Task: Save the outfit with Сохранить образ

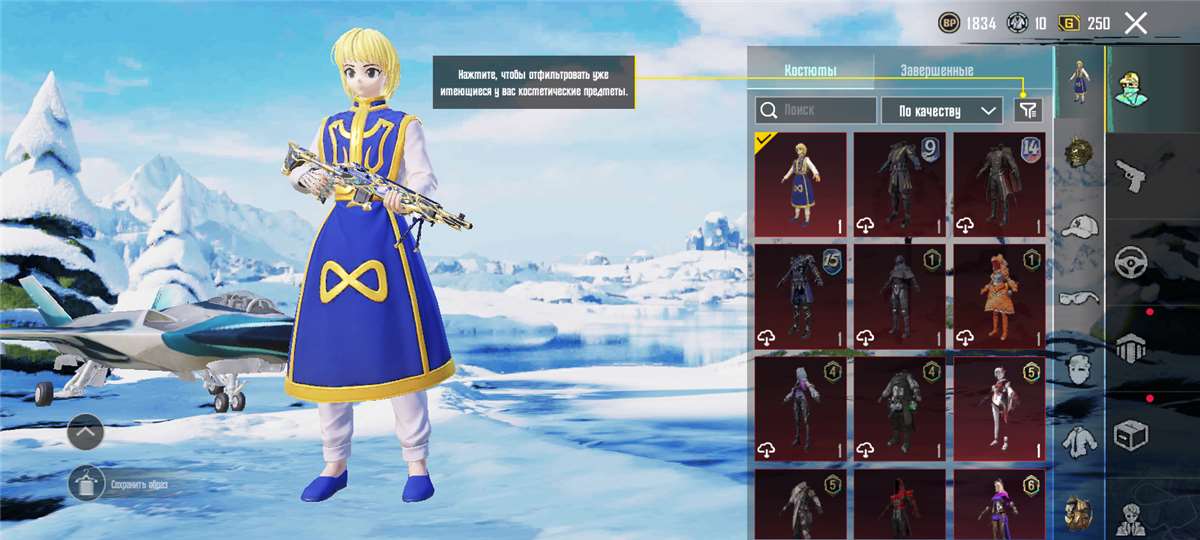Action: (87, 484)
